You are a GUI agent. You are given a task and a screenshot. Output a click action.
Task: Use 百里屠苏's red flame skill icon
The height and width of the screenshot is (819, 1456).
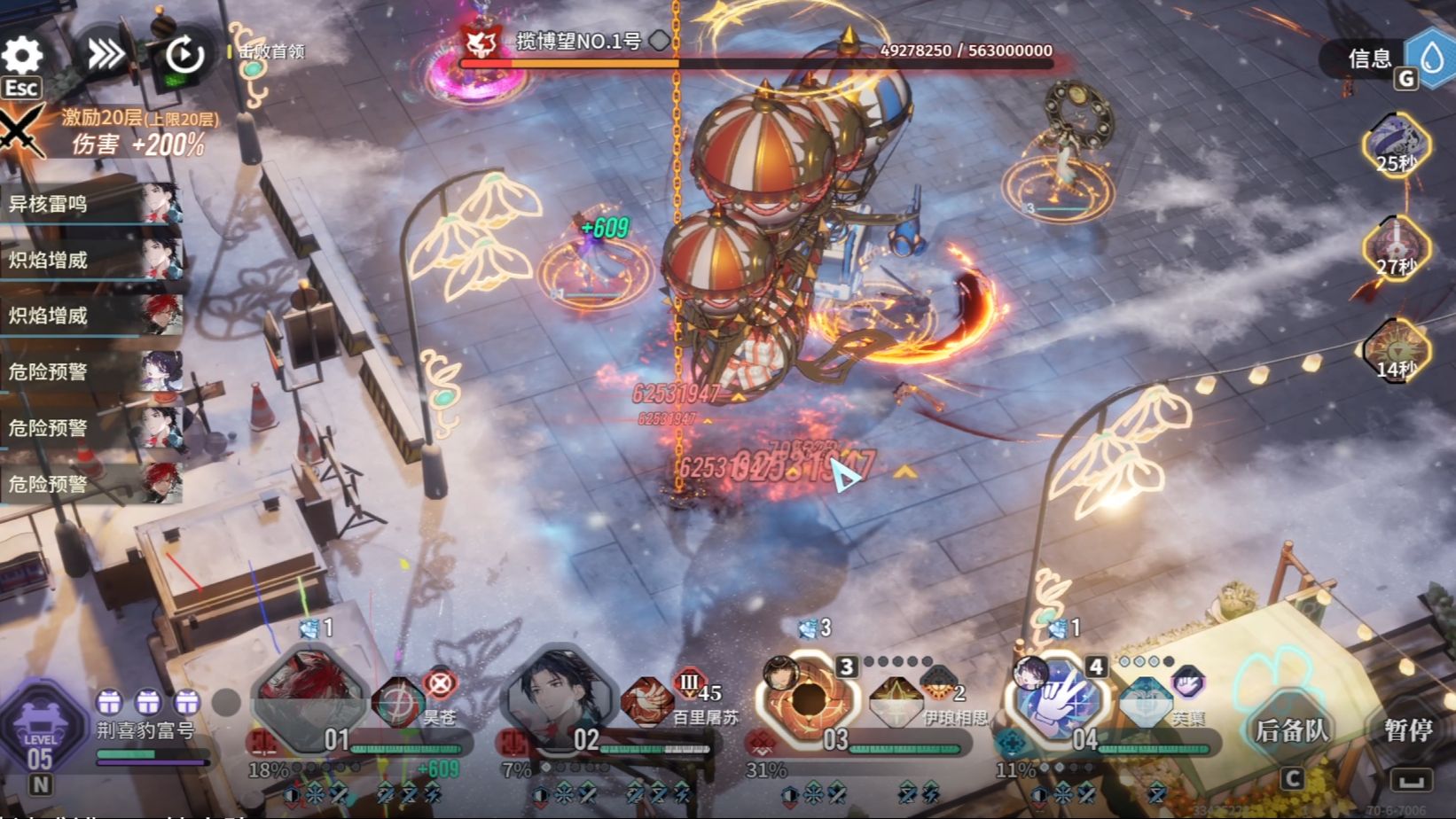[647, 700]
